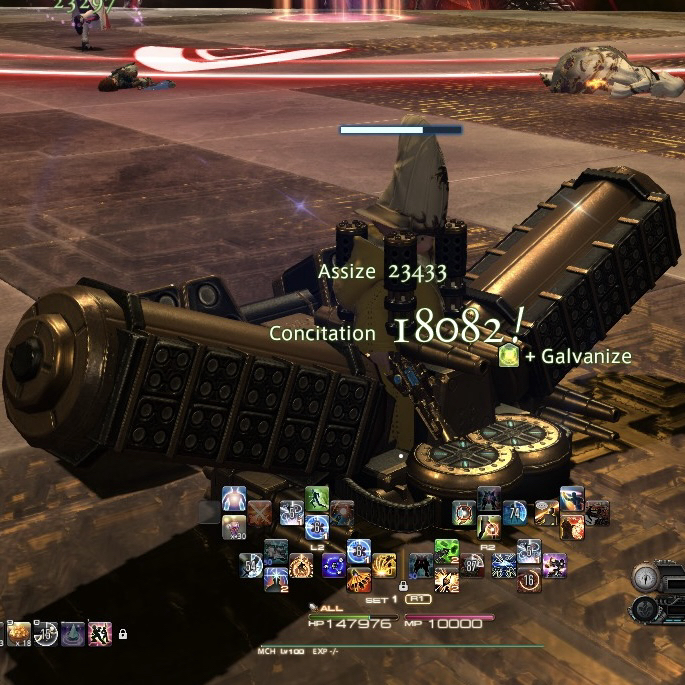Toggle the small side hotbar padlock
This screenshot has width=685, height=685.
[122, 634]
